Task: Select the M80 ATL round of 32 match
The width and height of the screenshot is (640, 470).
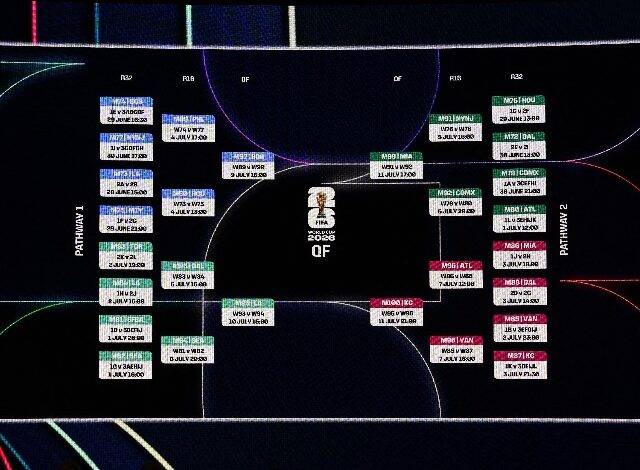Action: click(518, 218)
